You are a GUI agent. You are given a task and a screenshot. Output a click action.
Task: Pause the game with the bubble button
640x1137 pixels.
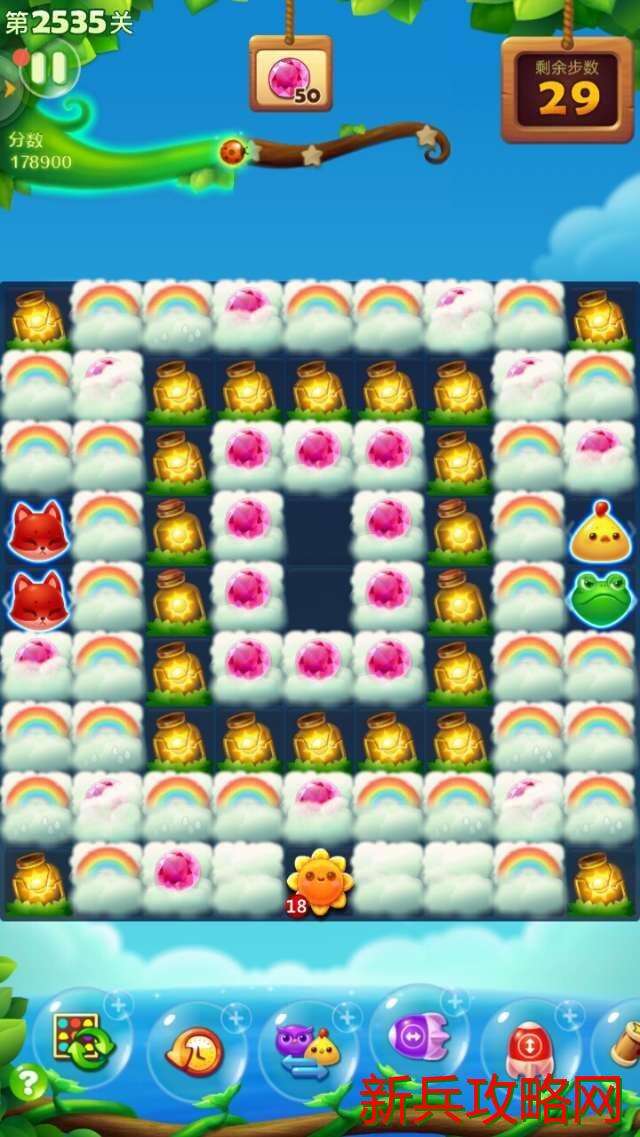point(49,68)
